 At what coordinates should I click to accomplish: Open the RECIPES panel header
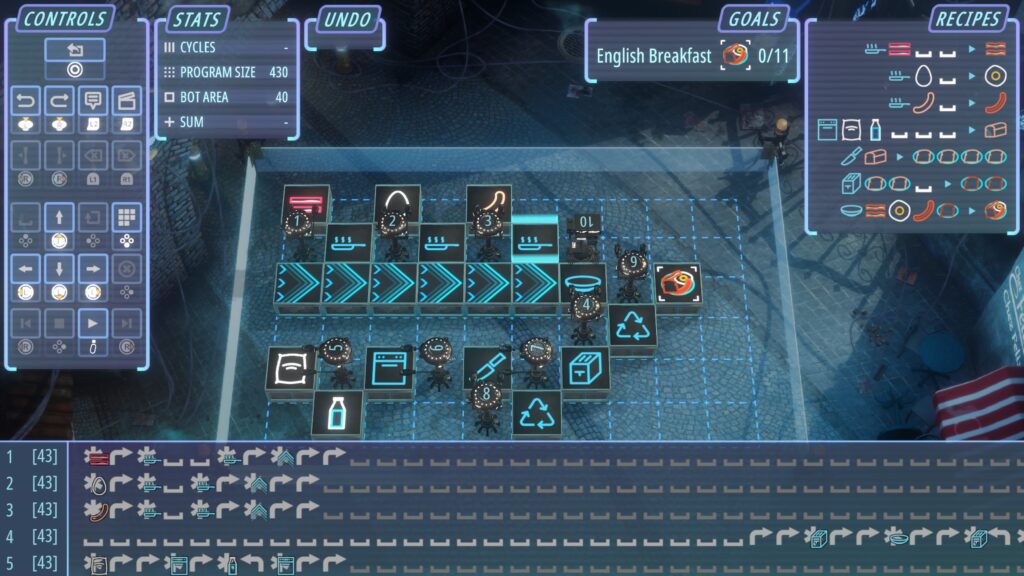pos(968,20)
